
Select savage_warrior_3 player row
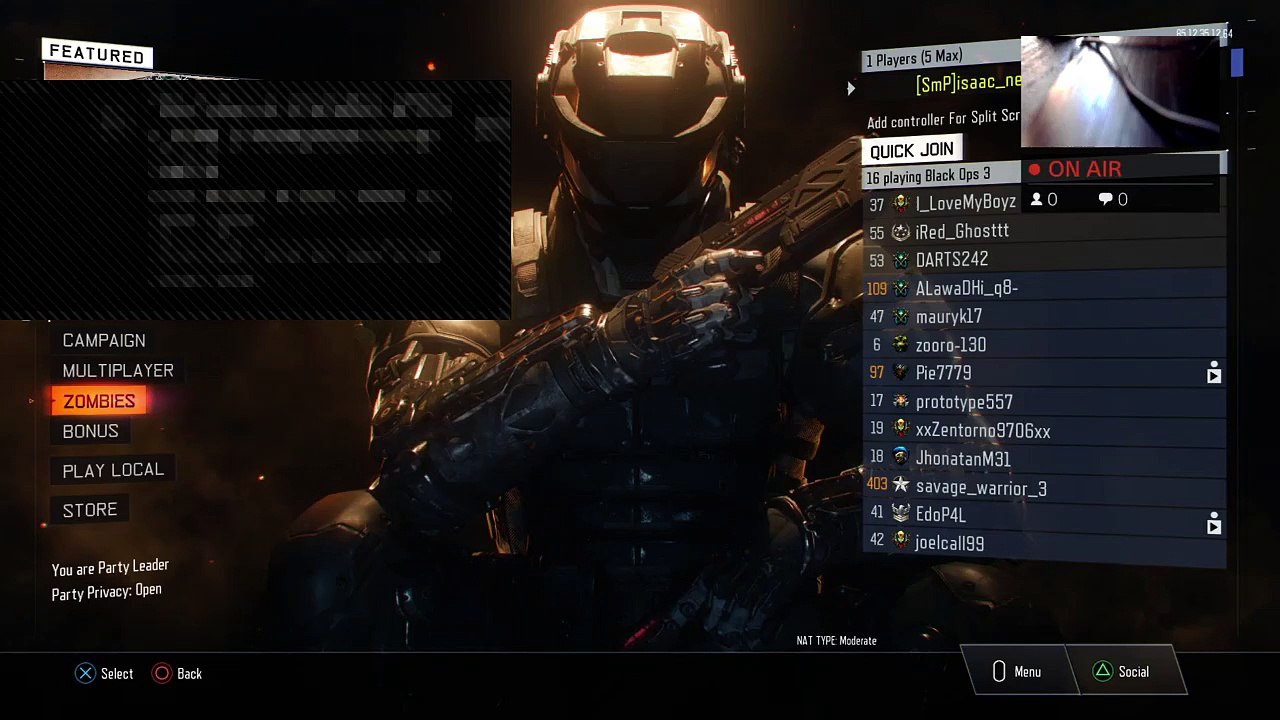[981, 488]
